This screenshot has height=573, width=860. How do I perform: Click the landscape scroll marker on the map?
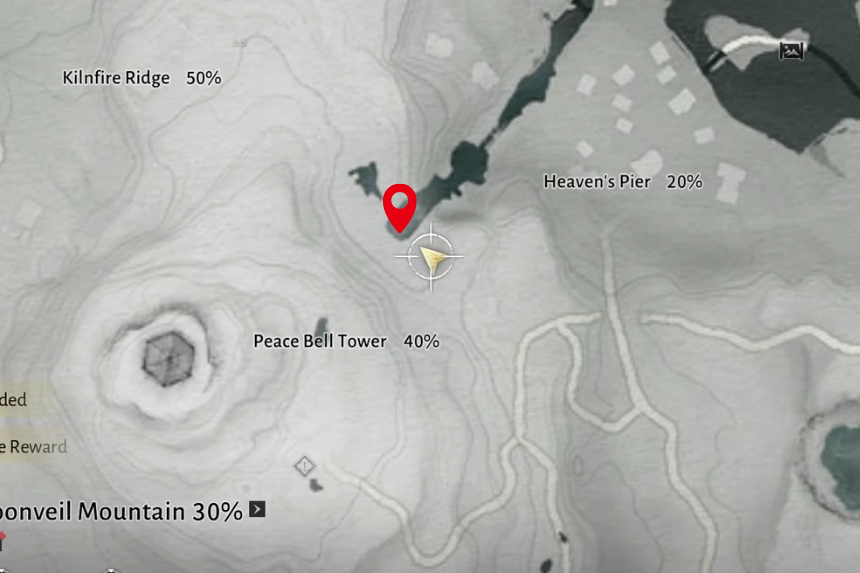click(x=792, y=50)
